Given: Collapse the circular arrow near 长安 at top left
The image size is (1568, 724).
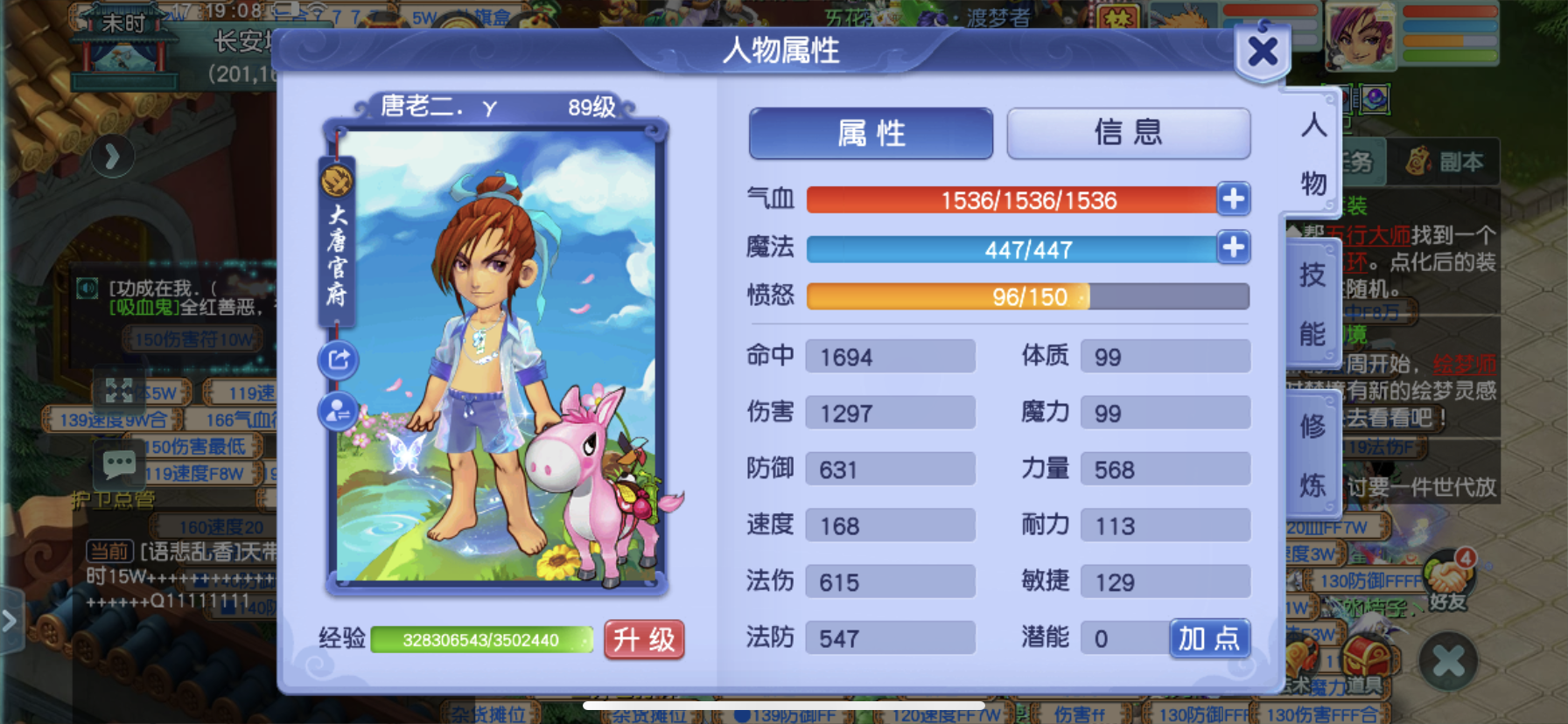Looking at the screenshot, I should [x=112, y=157].
